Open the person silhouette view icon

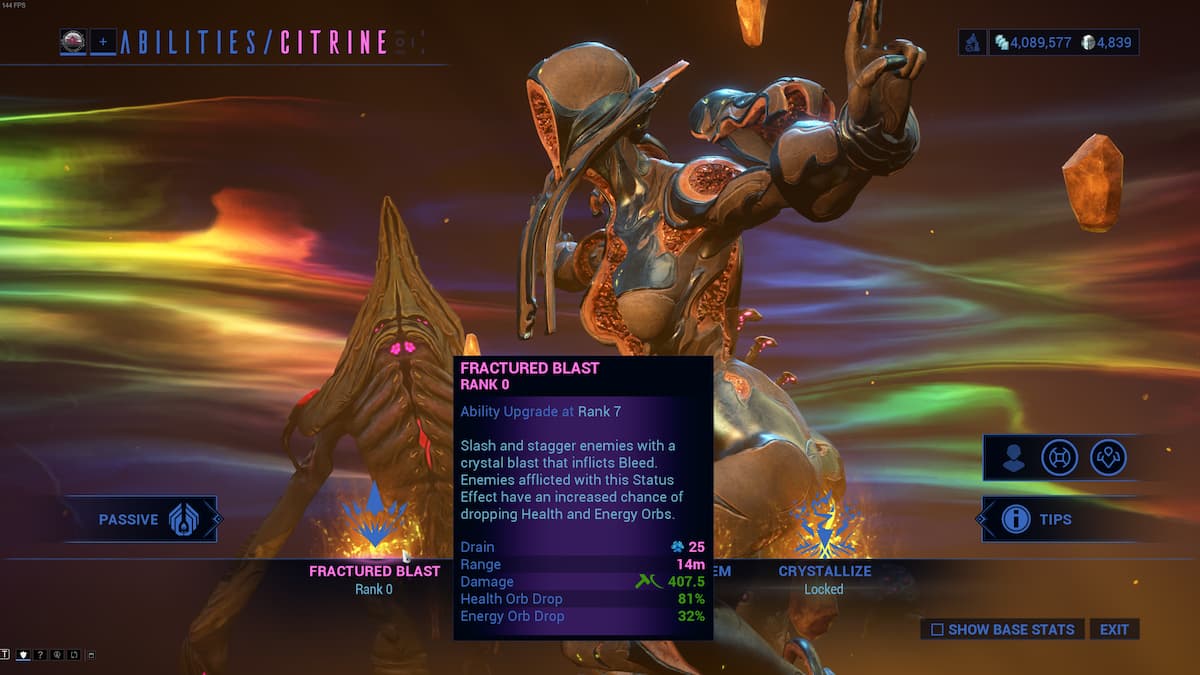point(1013,458)
